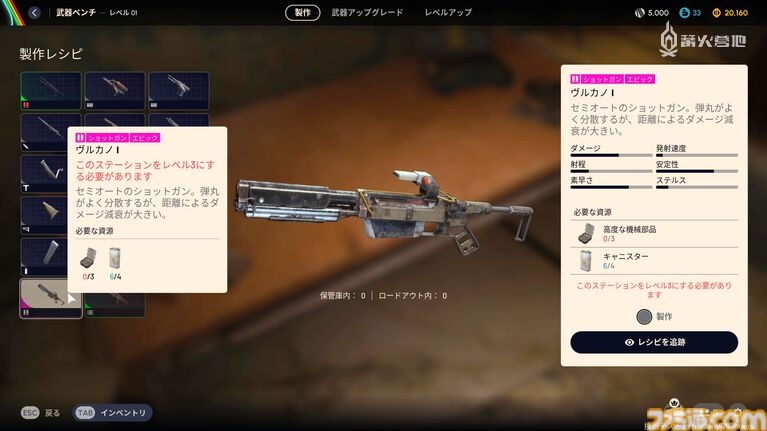Viewport: 767px width, 431px height.
Task: Open the インベントリ button
Action: point(113,412)
